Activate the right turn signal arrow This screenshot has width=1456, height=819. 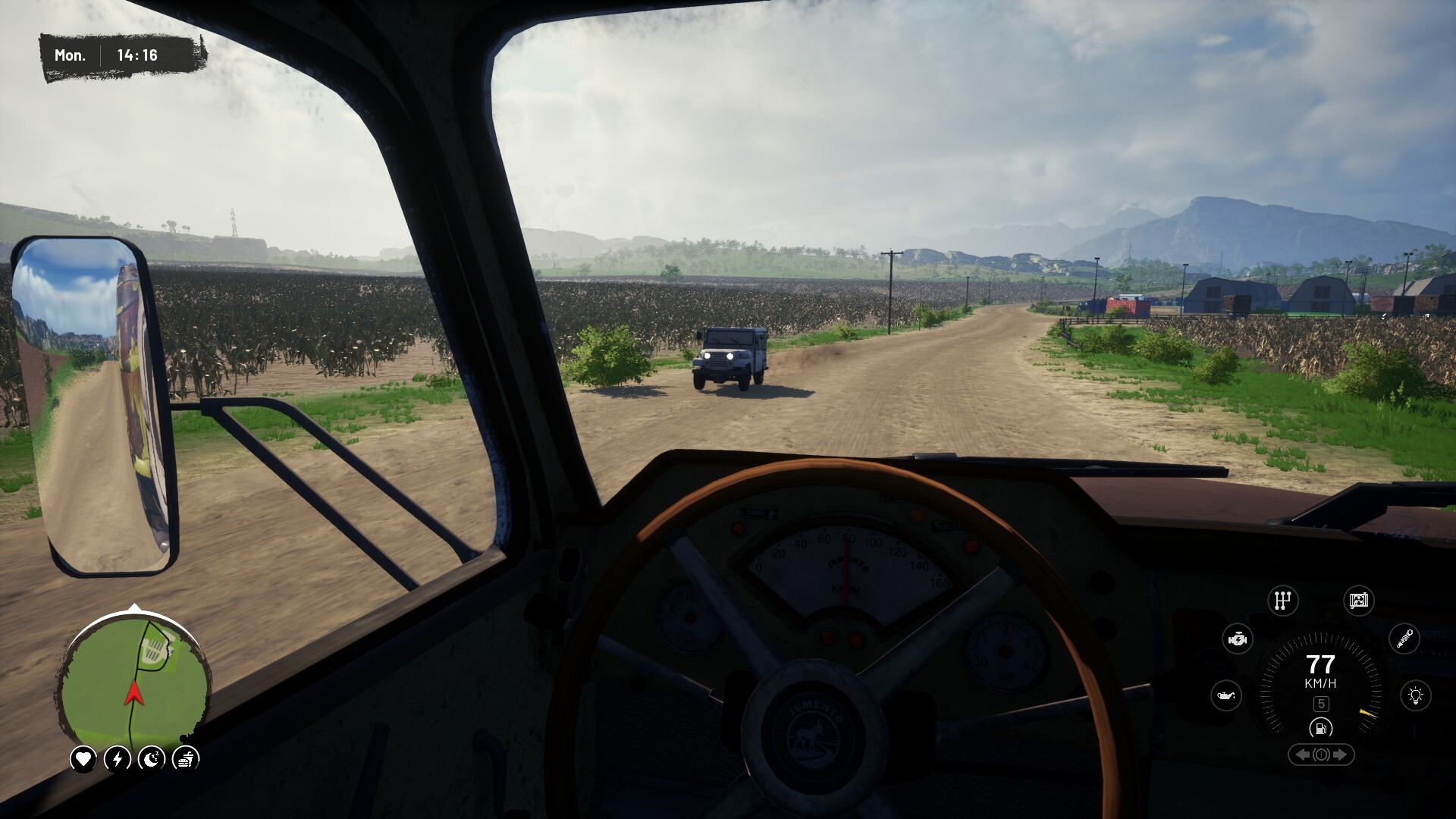(x=1340, y=755)
